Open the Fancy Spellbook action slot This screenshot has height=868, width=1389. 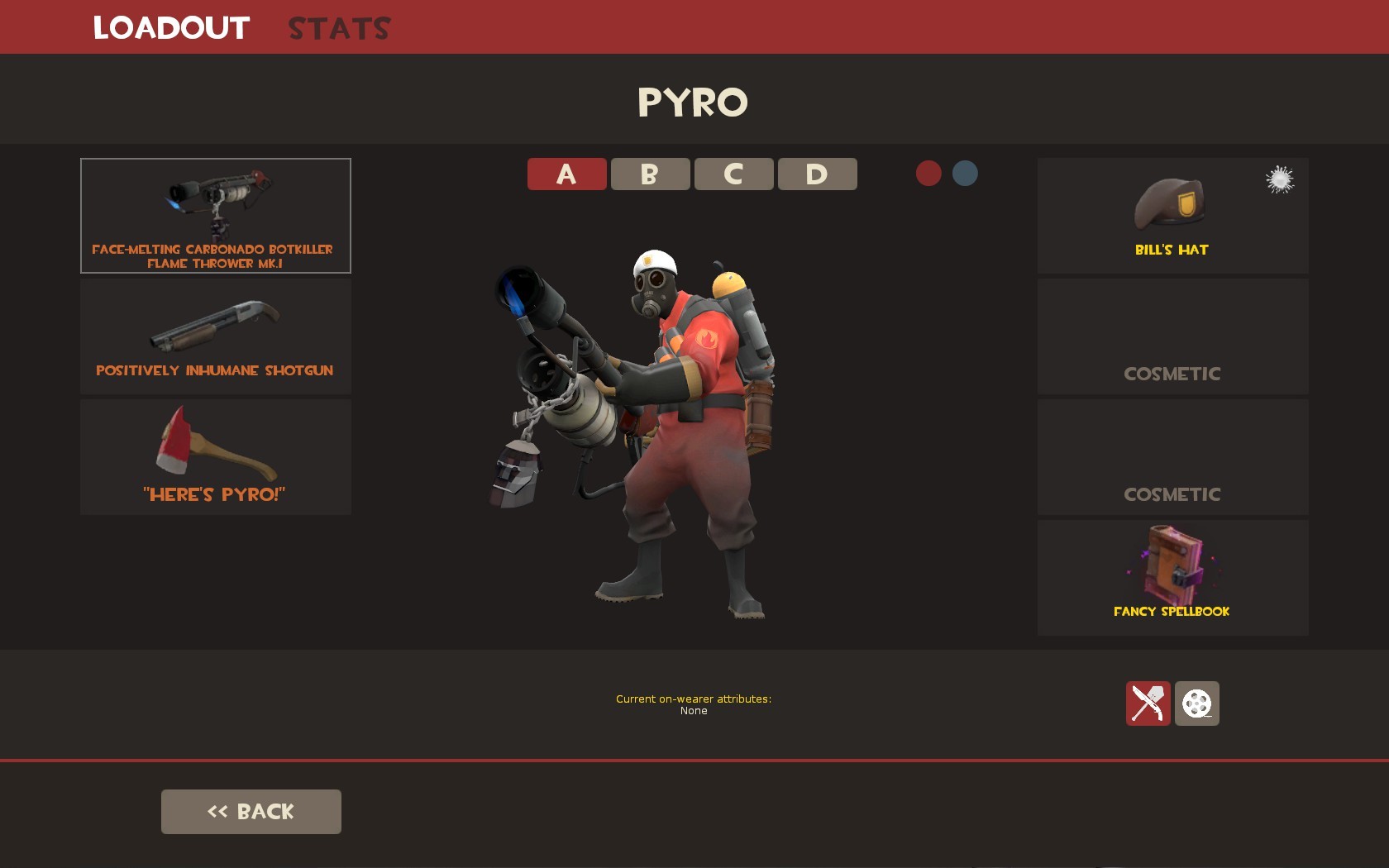click(1172, 577)
